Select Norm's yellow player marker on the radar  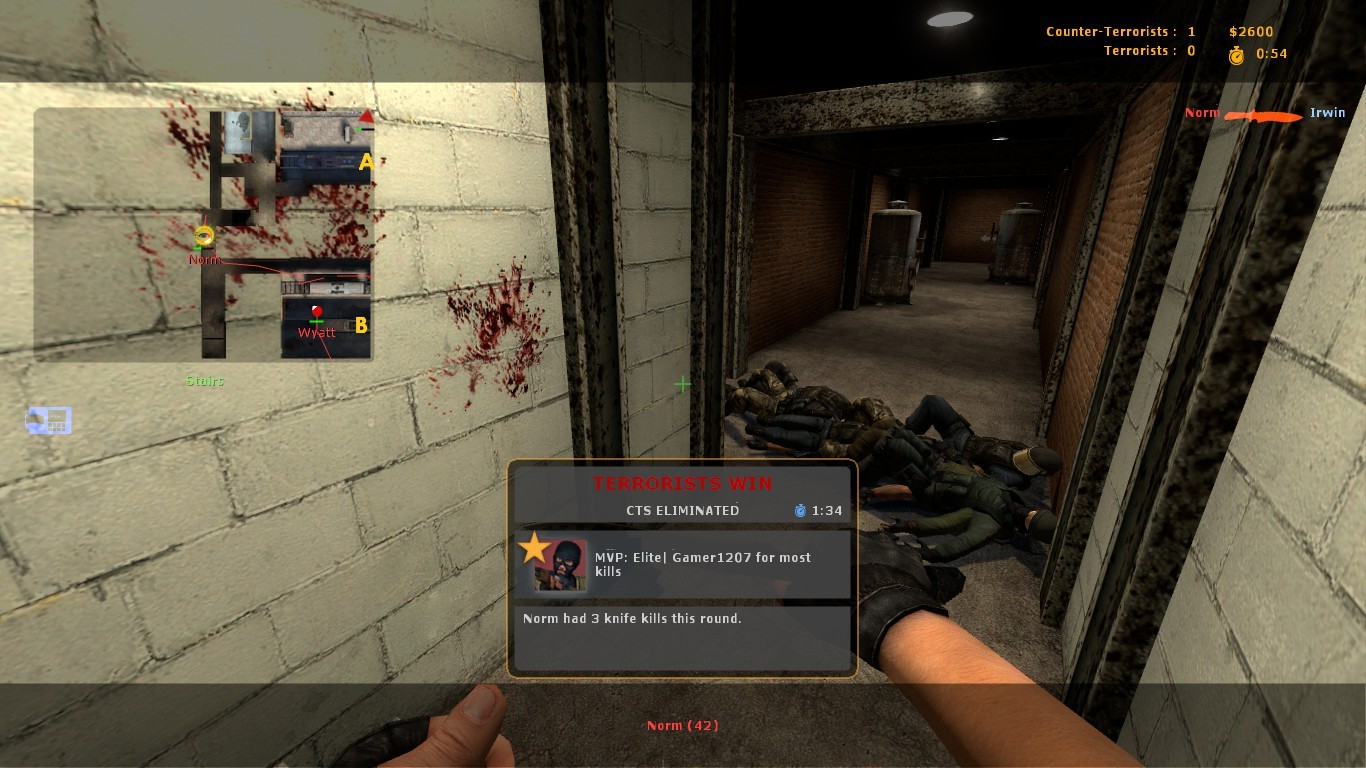[204, 236]
